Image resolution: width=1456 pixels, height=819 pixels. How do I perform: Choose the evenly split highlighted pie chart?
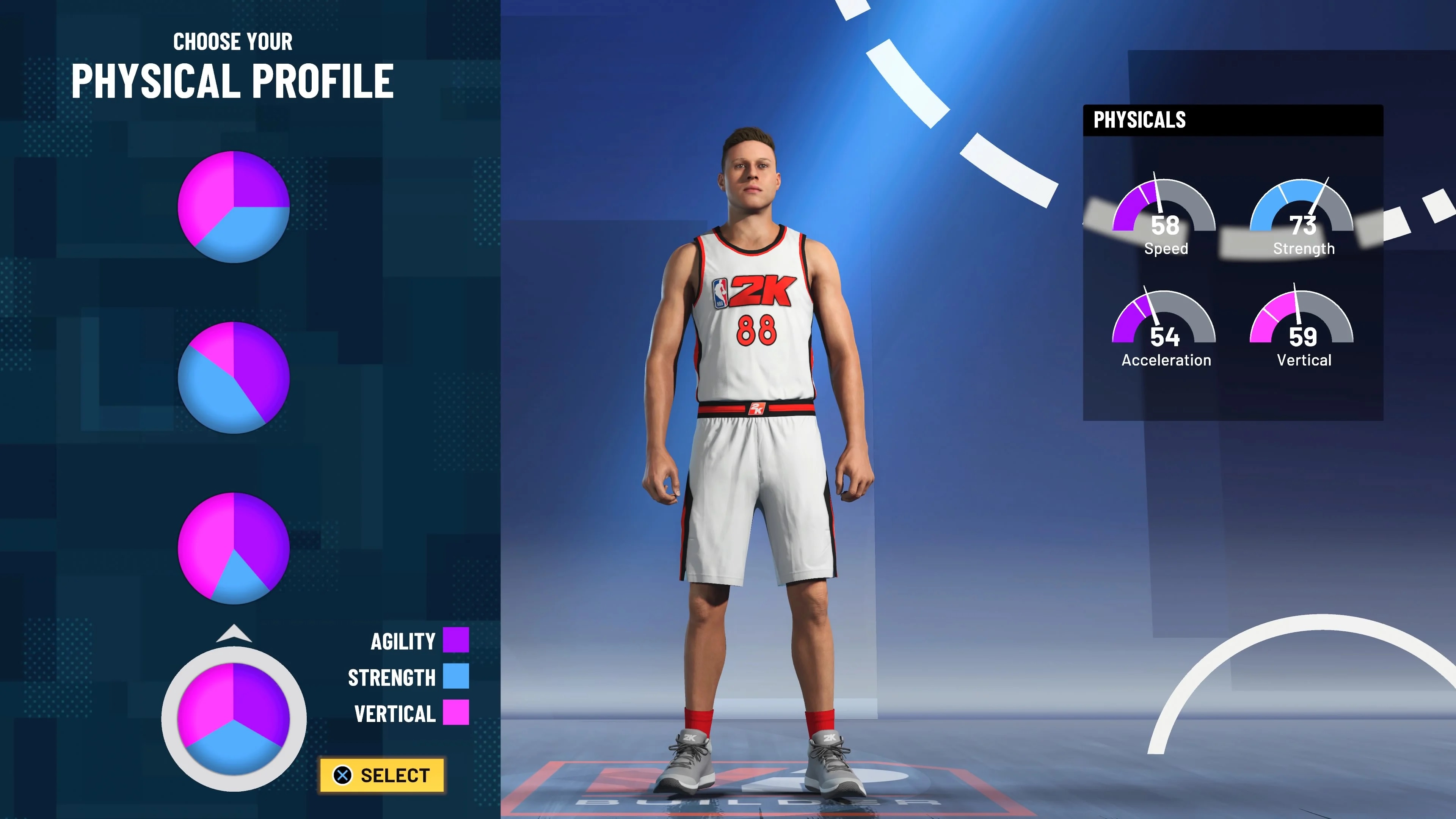coord(234,719)
